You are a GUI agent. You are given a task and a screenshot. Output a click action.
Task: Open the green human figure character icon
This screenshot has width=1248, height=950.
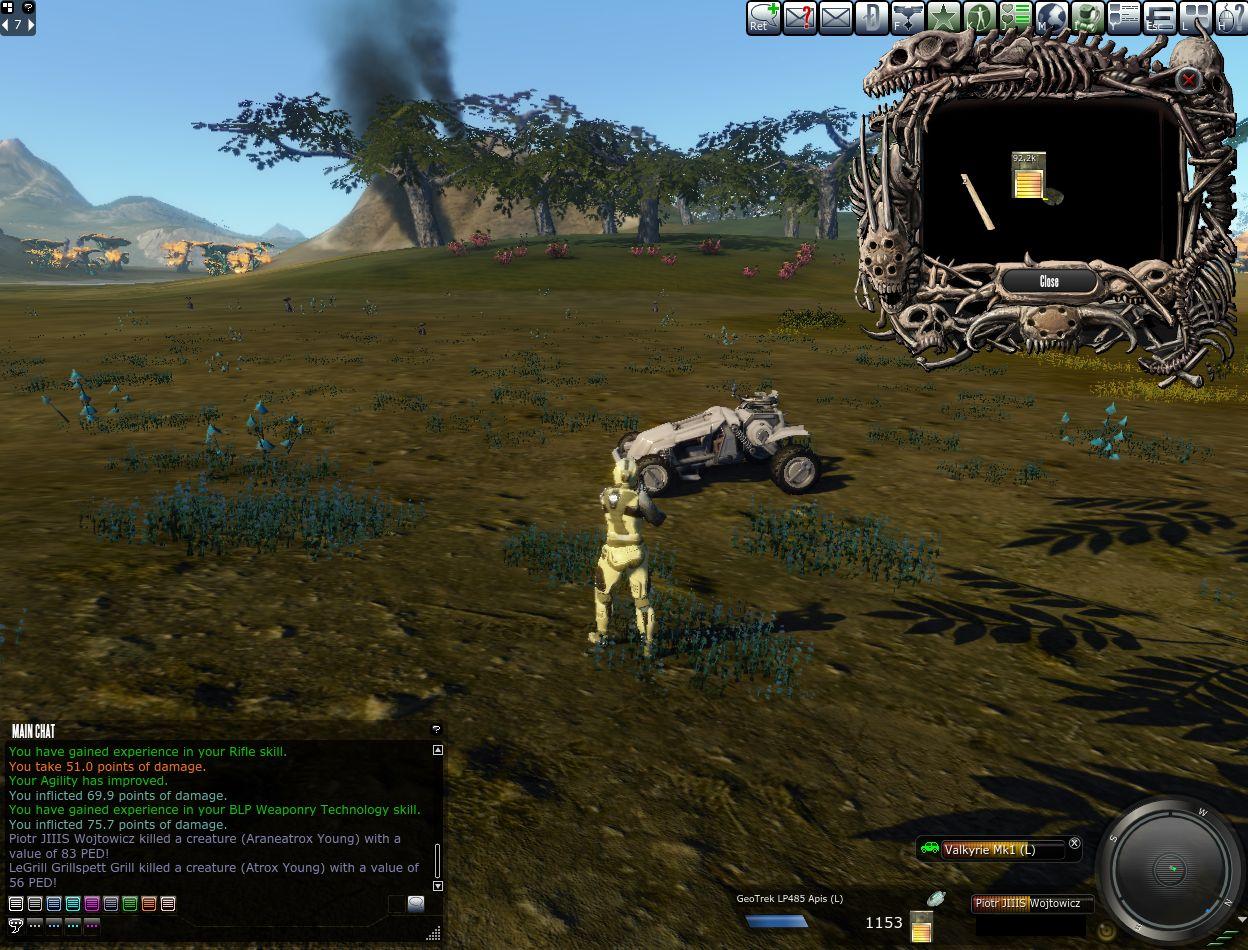(x=979, y=17)
